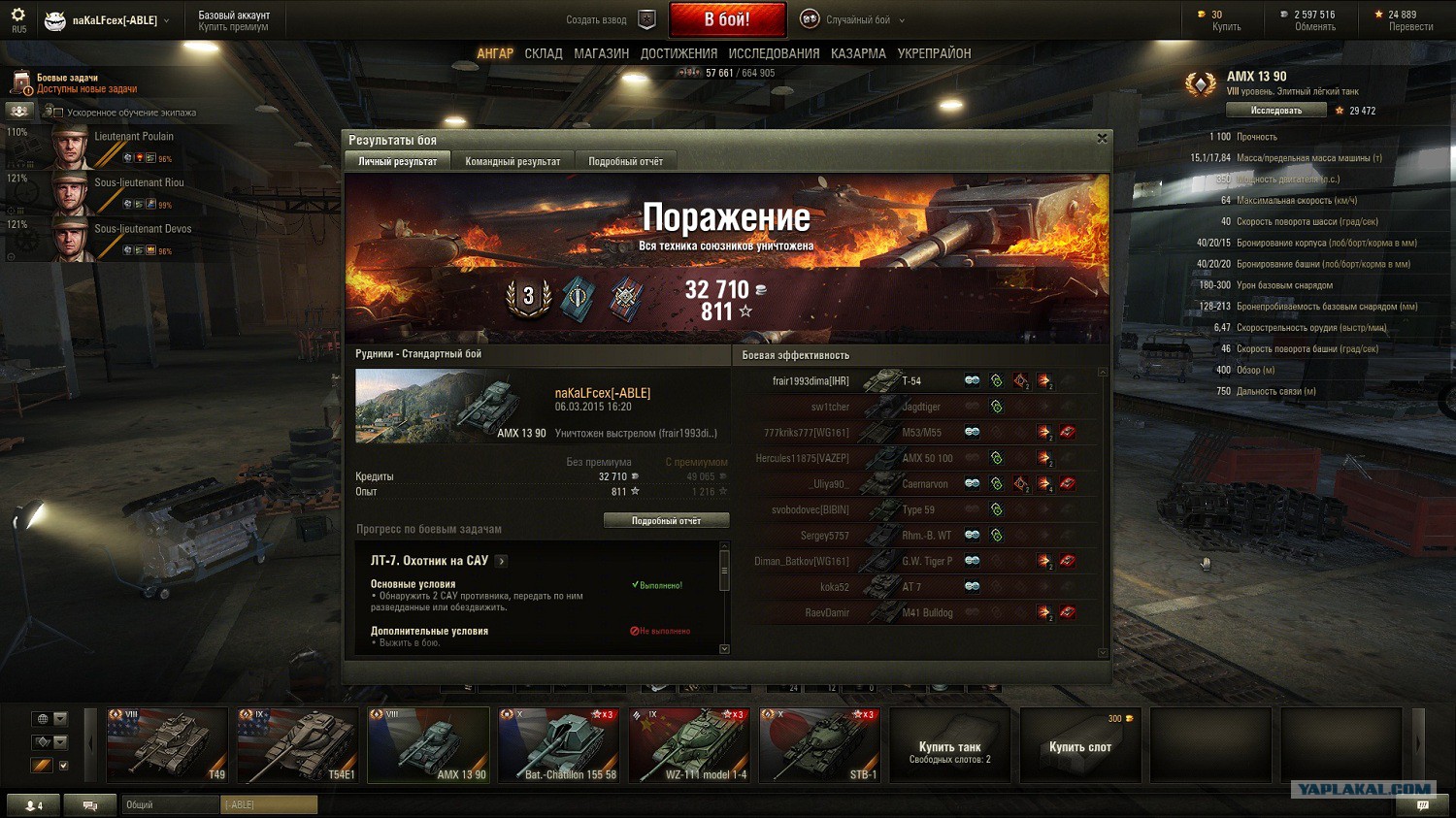Click the Купить слот button
The width and height of the screenshot is (1456, 818).
tap(1079, 745)
